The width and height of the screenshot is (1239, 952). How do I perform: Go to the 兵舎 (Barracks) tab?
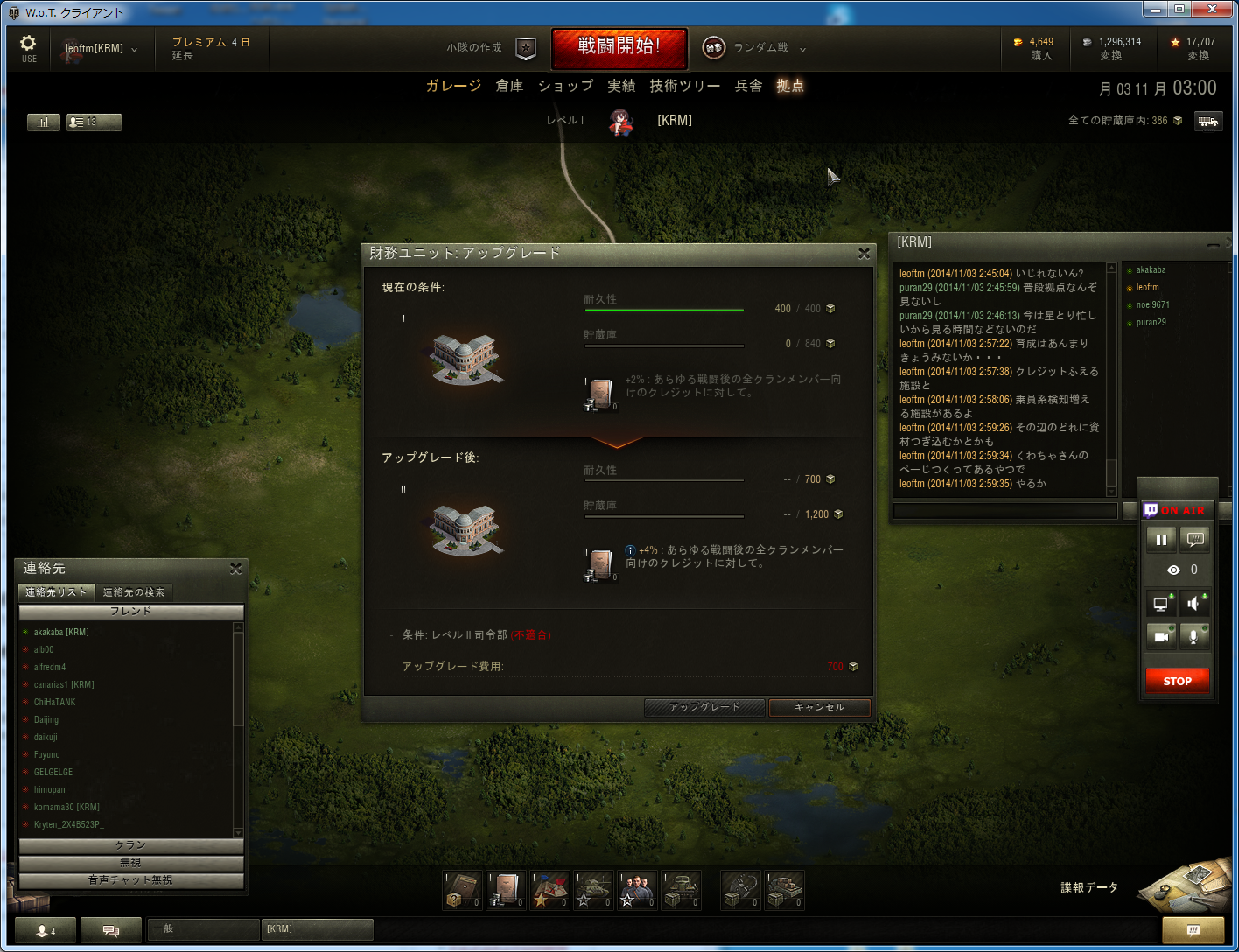748,86
